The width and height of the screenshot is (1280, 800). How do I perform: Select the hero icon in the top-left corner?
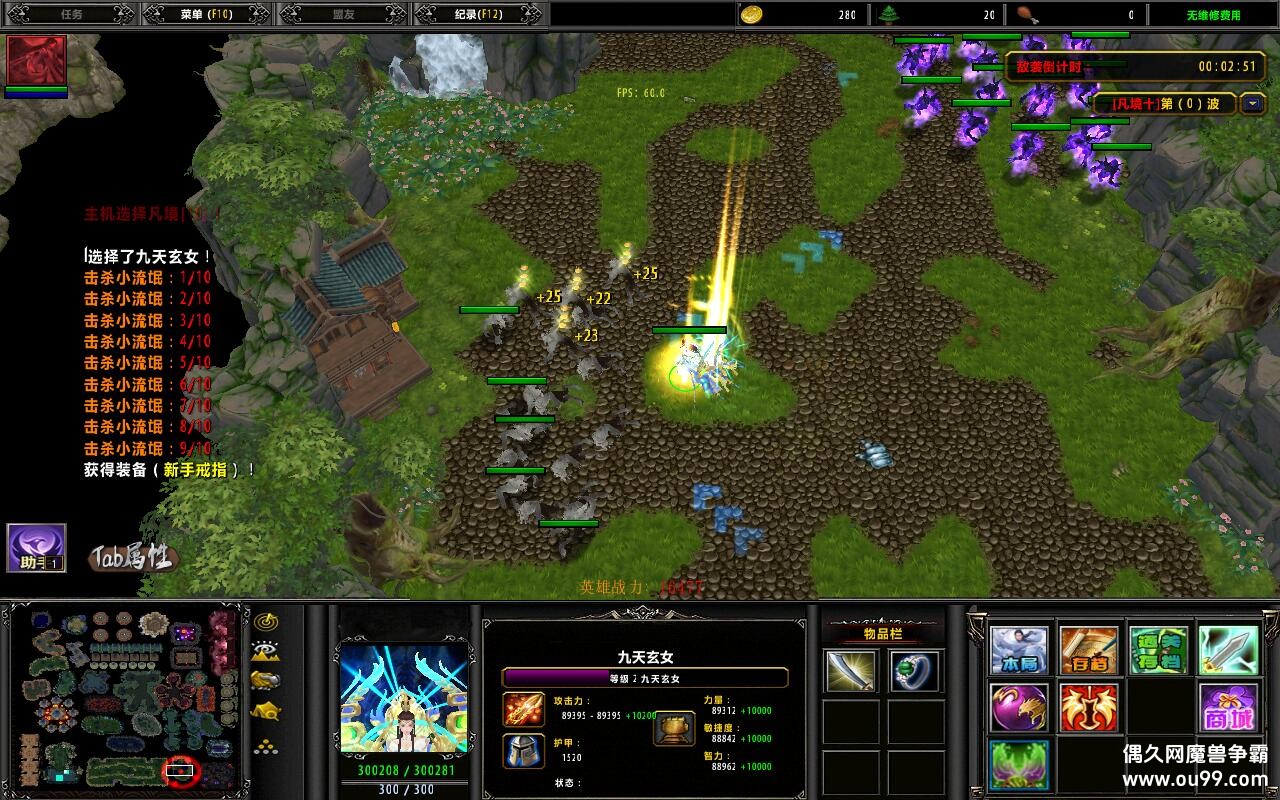click(x=37, y=61)
